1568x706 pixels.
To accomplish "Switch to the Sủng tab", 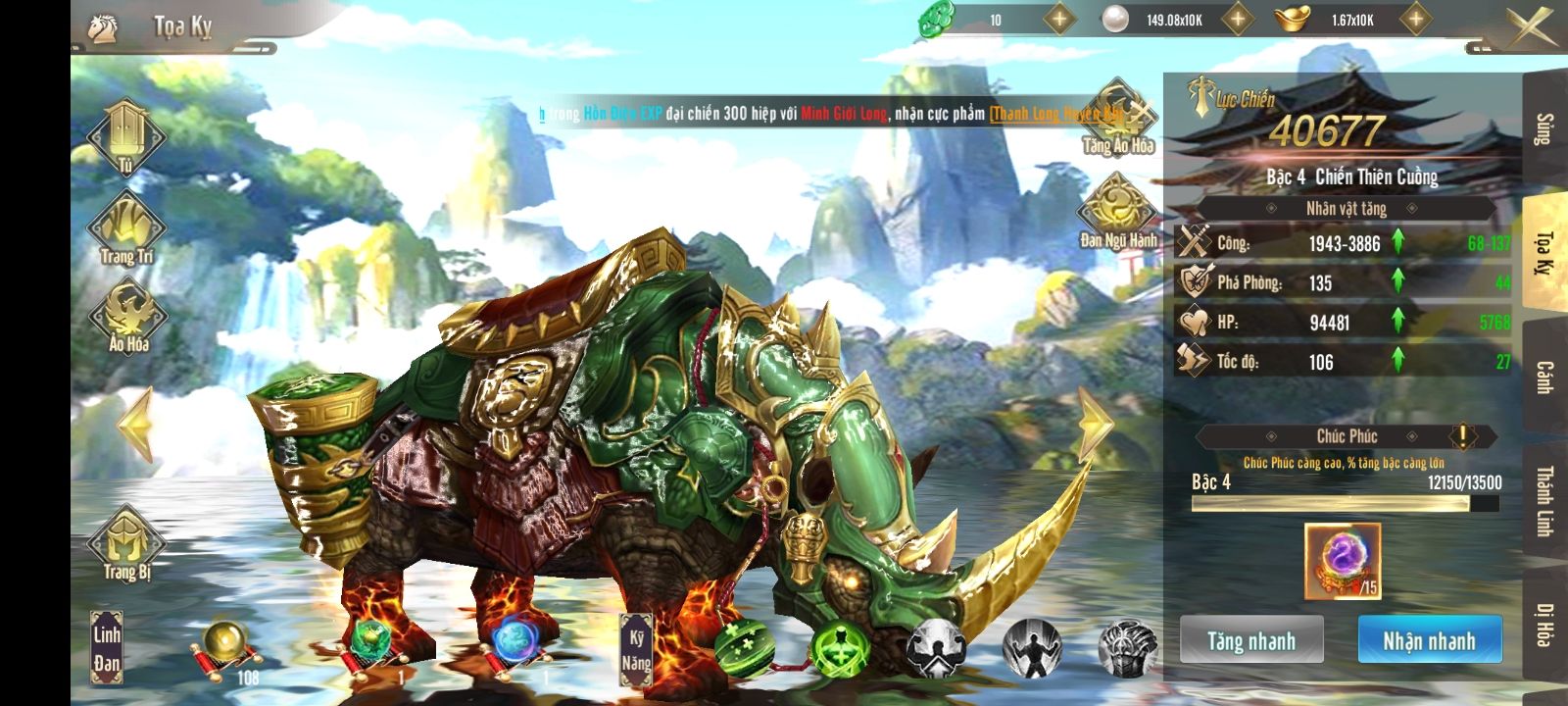I will click(x=1544, y=129).
